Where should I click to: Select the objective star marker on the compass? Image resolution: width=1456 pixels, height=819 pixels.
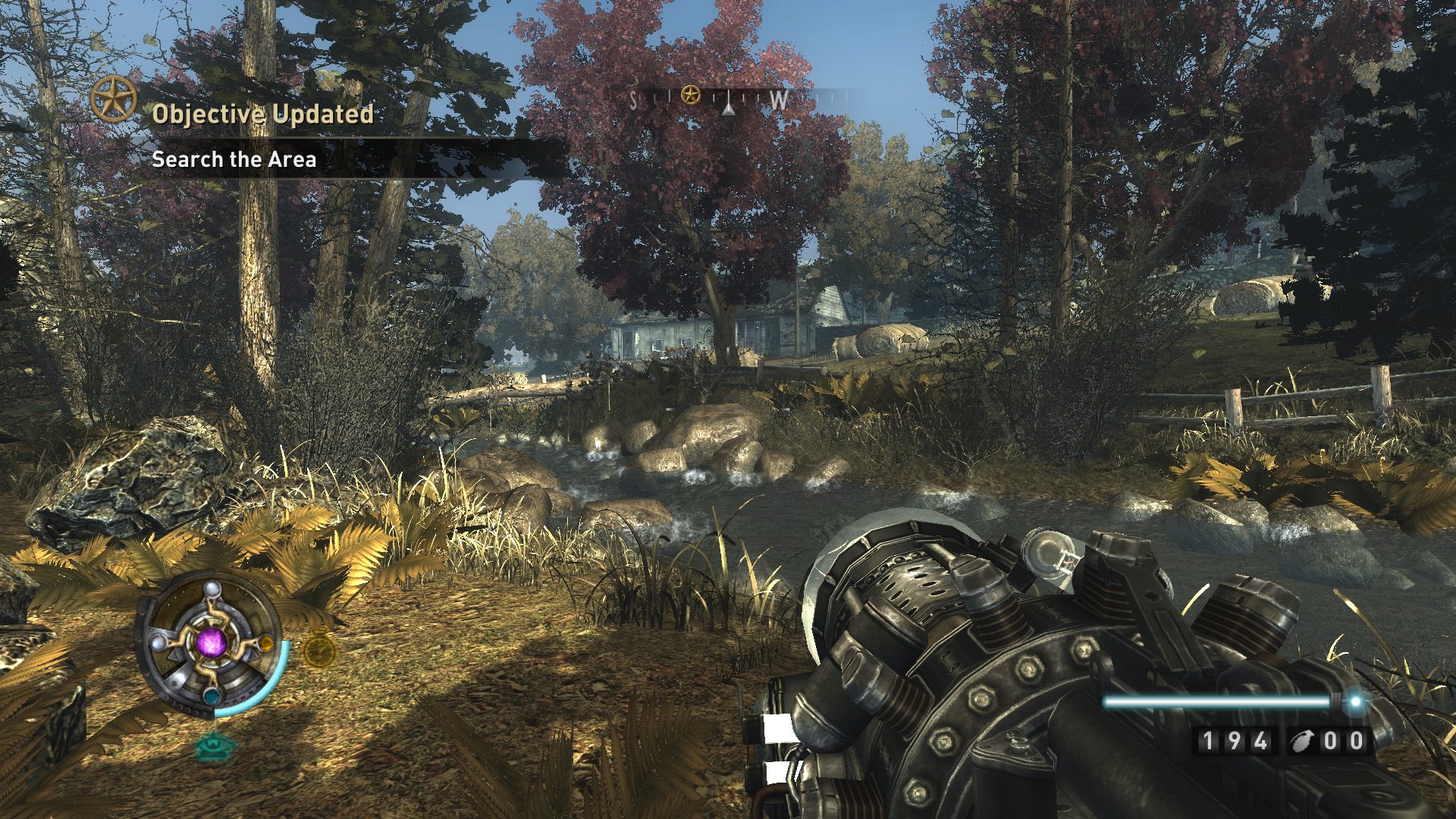(690, 96)
